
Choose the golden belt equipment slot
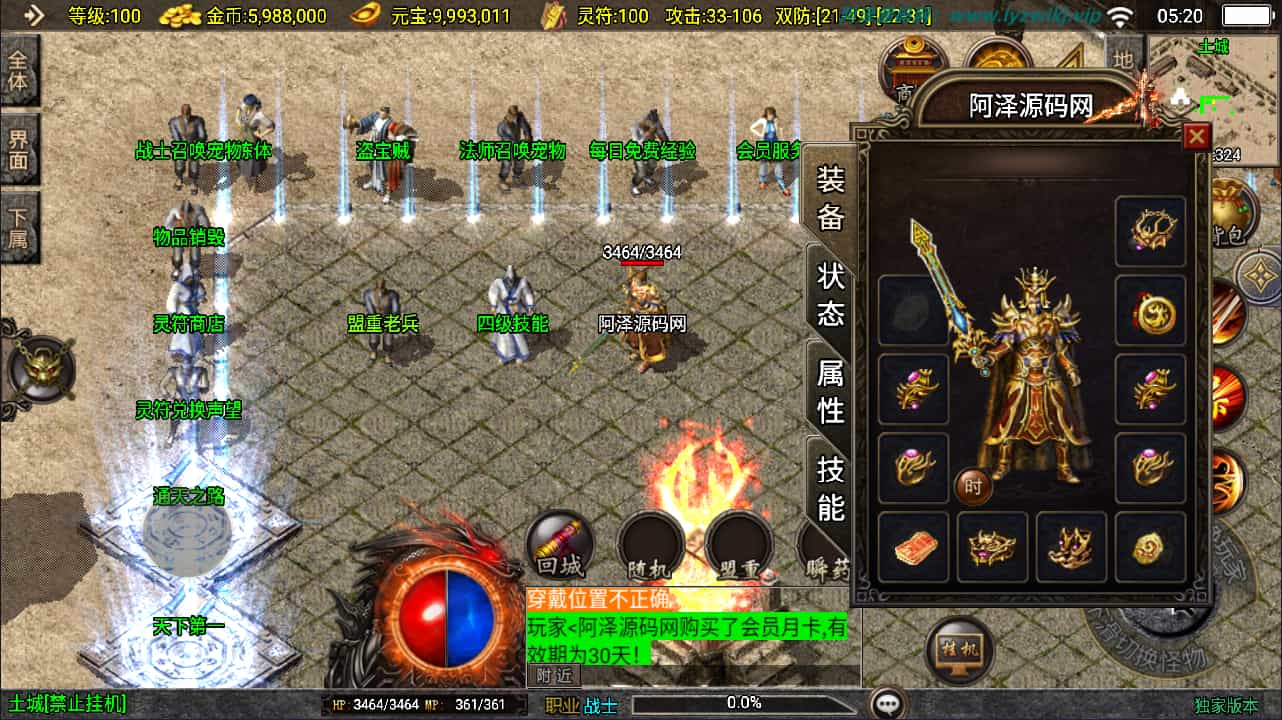992,547
